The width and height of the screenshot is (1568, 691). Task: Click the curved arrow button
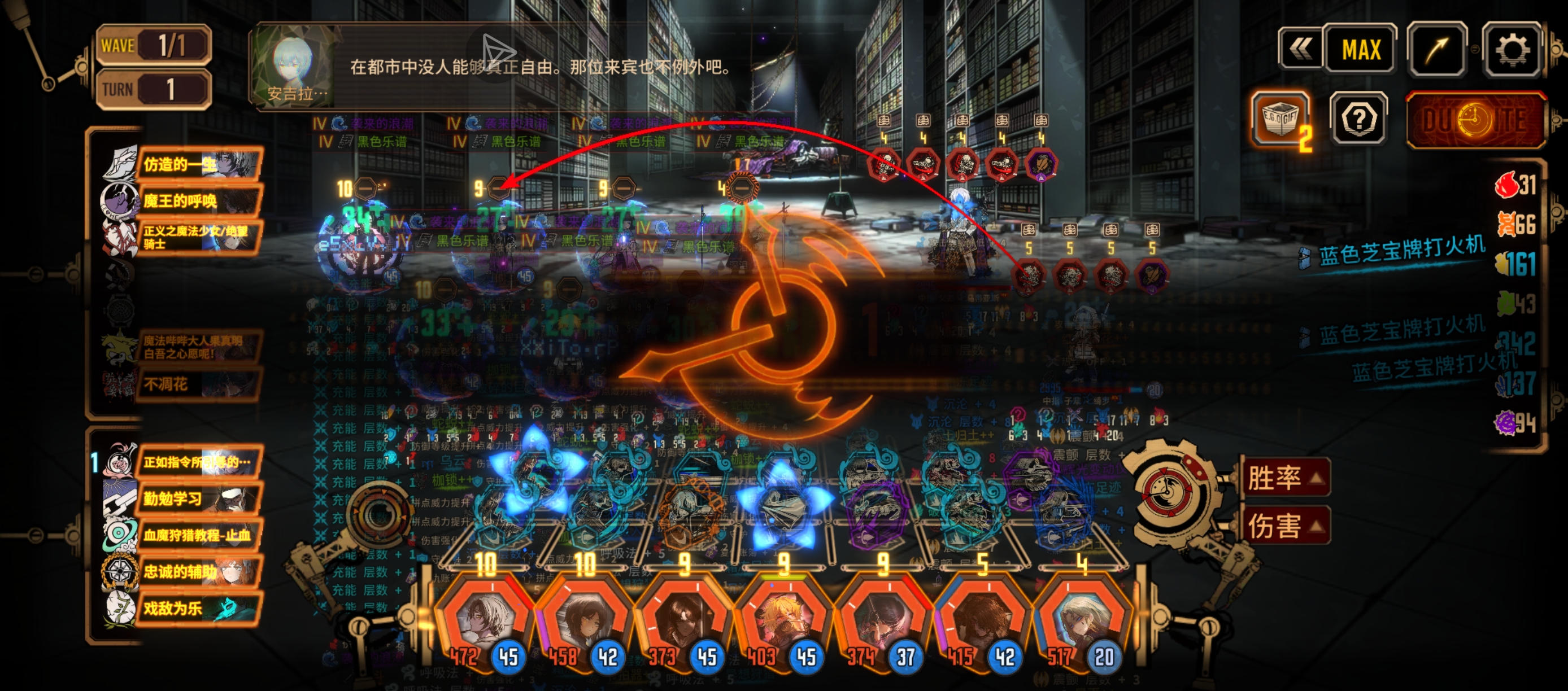pyautogui.click(x=1437, y=50)
